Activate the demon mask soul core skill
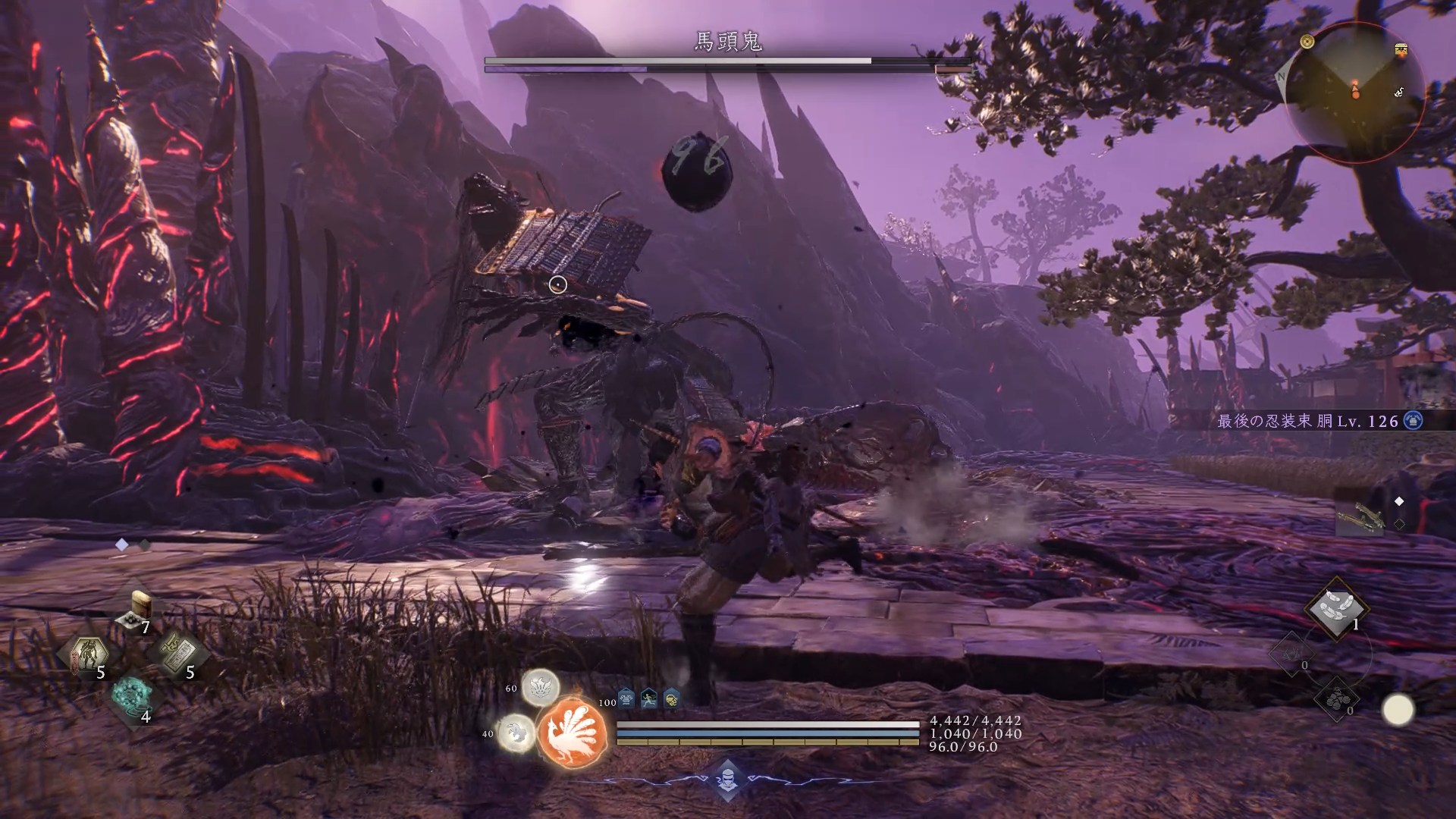The height and width of the screenshot is (819, 1456). coord(541,689)
